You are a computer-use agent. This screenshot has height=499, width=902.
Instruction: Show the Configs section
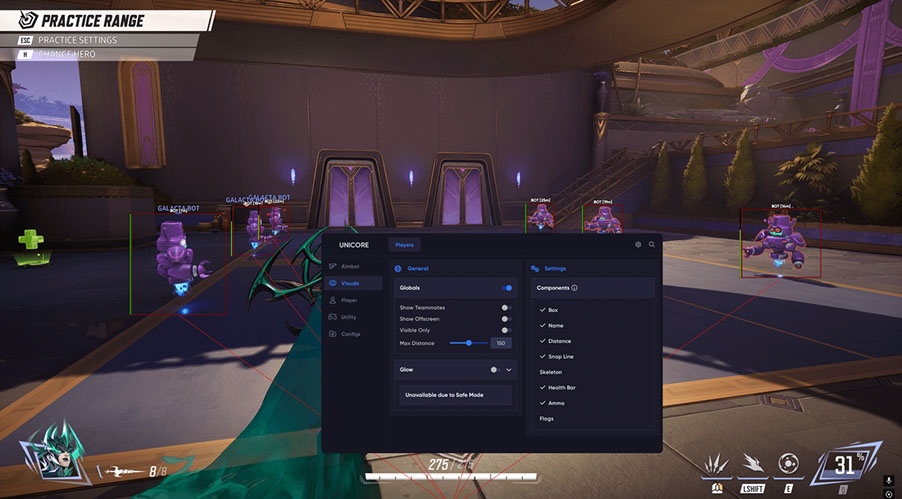pyautogui.click(x=350, y=333)
